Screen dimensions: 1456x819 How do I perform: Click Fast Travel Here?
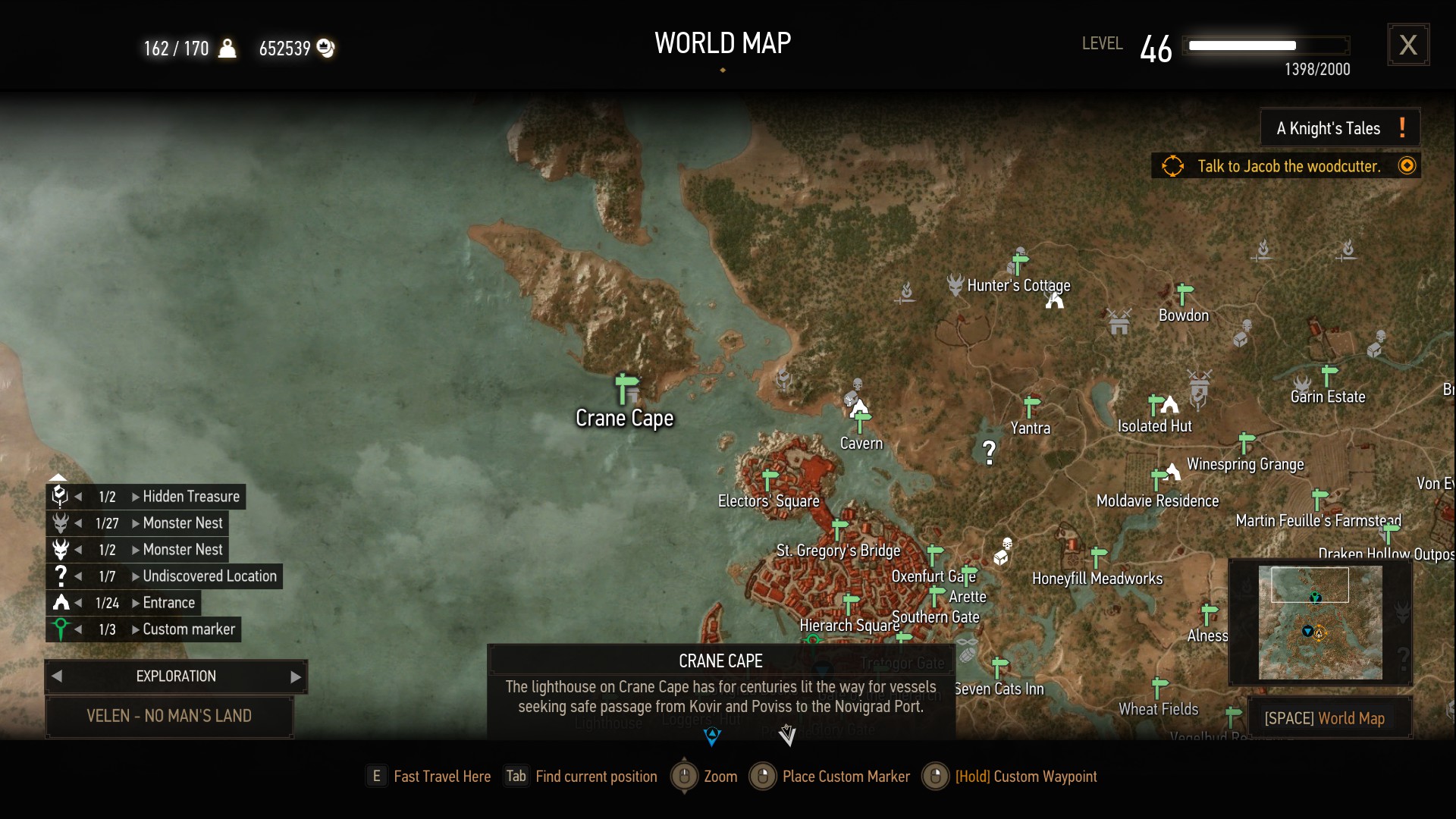[x=442, y=777]
